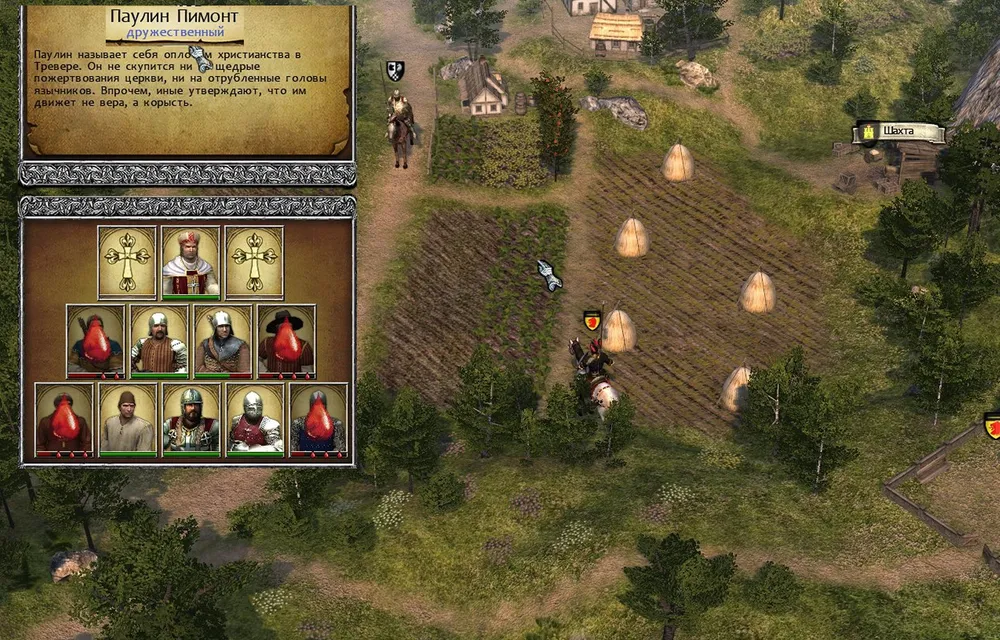Pick the bearded knight with cross tabard
The height and width of the screenshot is (640, 1000).
click(x=191, y=418)
